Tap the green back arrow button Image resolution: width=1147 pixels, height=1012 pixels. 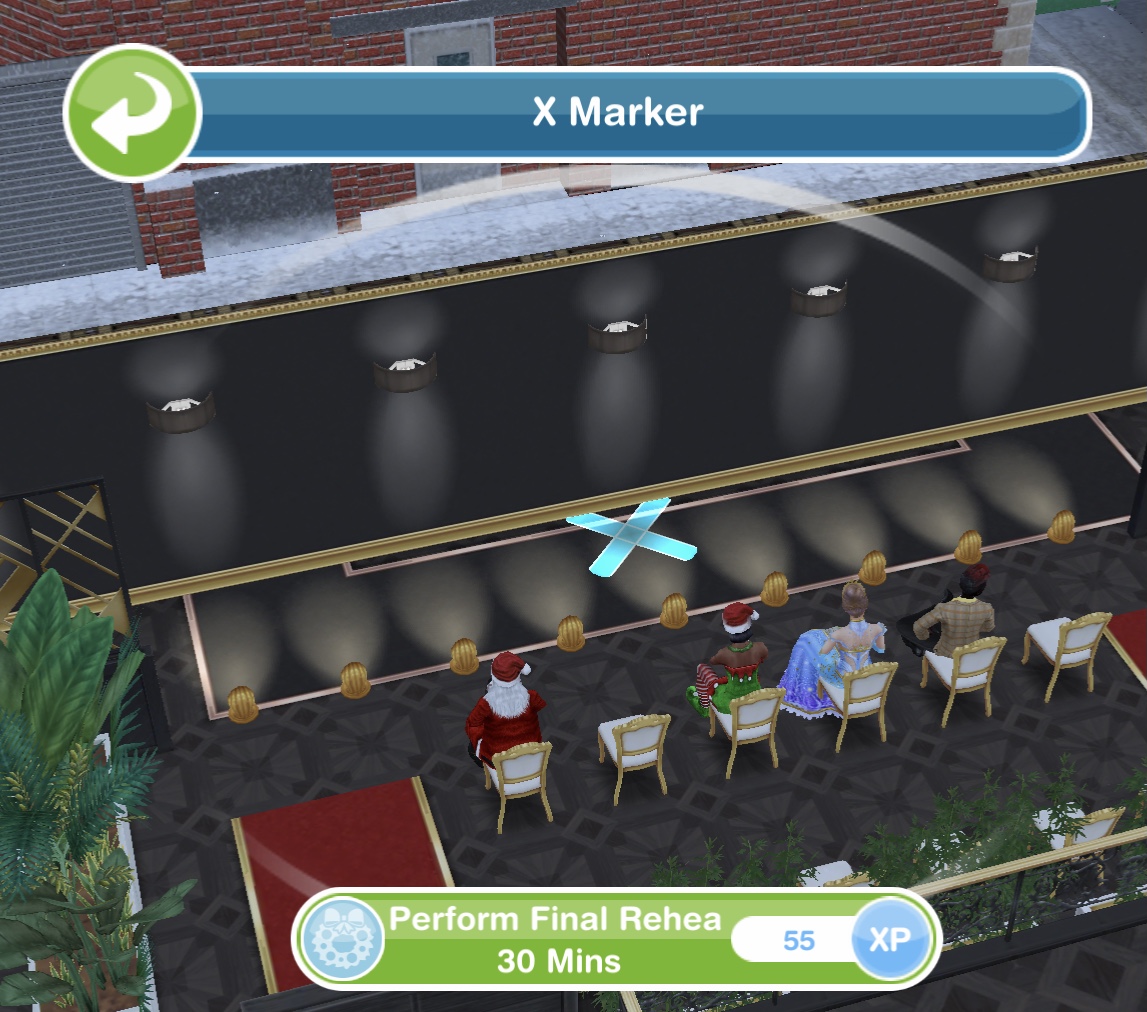point(132,112)
